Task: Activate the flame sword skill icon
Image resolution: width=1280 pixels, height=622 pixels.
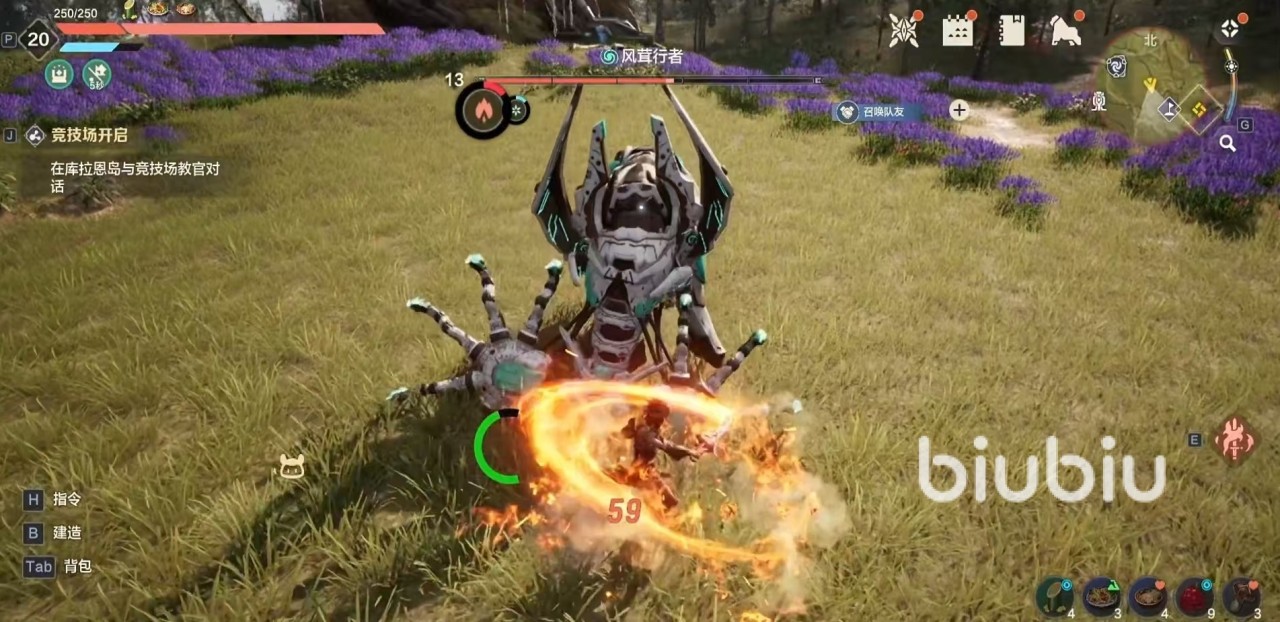Action: (x=1236, y=440)
